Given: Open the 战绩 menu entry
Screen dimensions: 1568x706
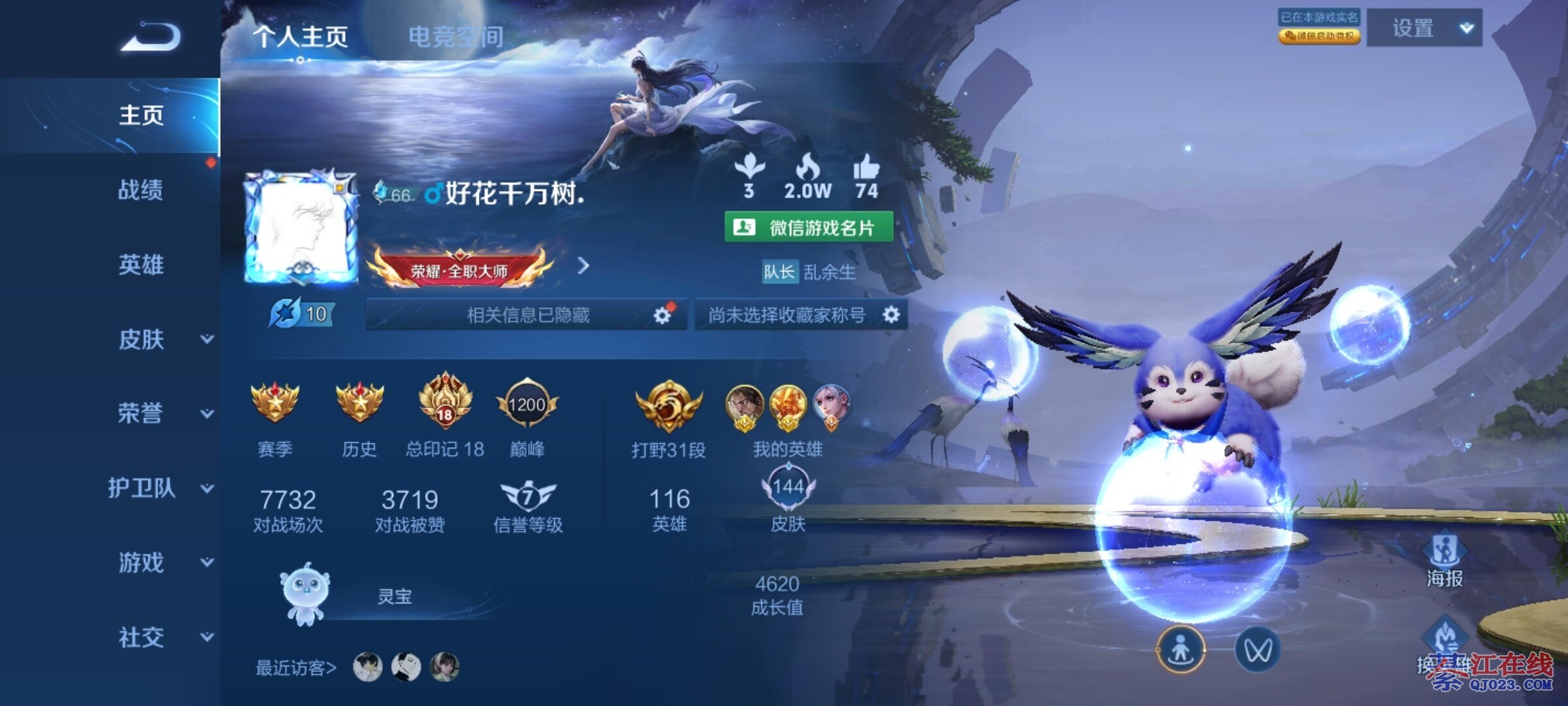Looking at the screenshot, I should [x=140, y=190].
